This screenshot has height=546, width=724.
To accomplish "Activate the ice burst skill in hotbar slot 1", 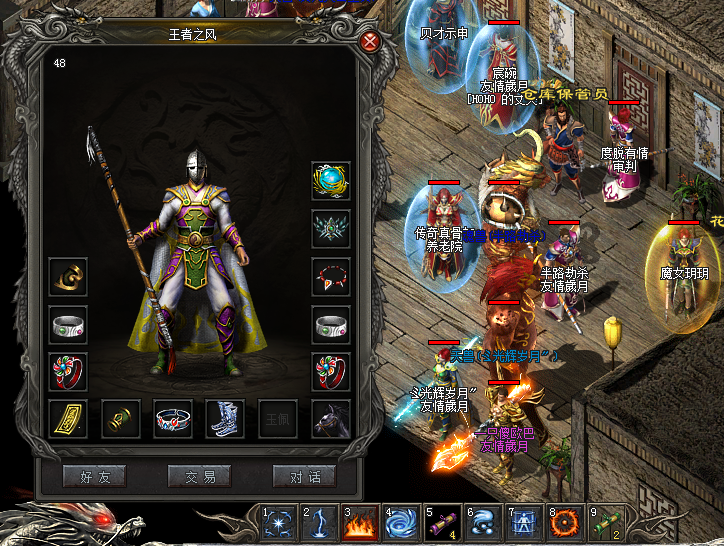I will pyautogui.click(x=278, y=523).
